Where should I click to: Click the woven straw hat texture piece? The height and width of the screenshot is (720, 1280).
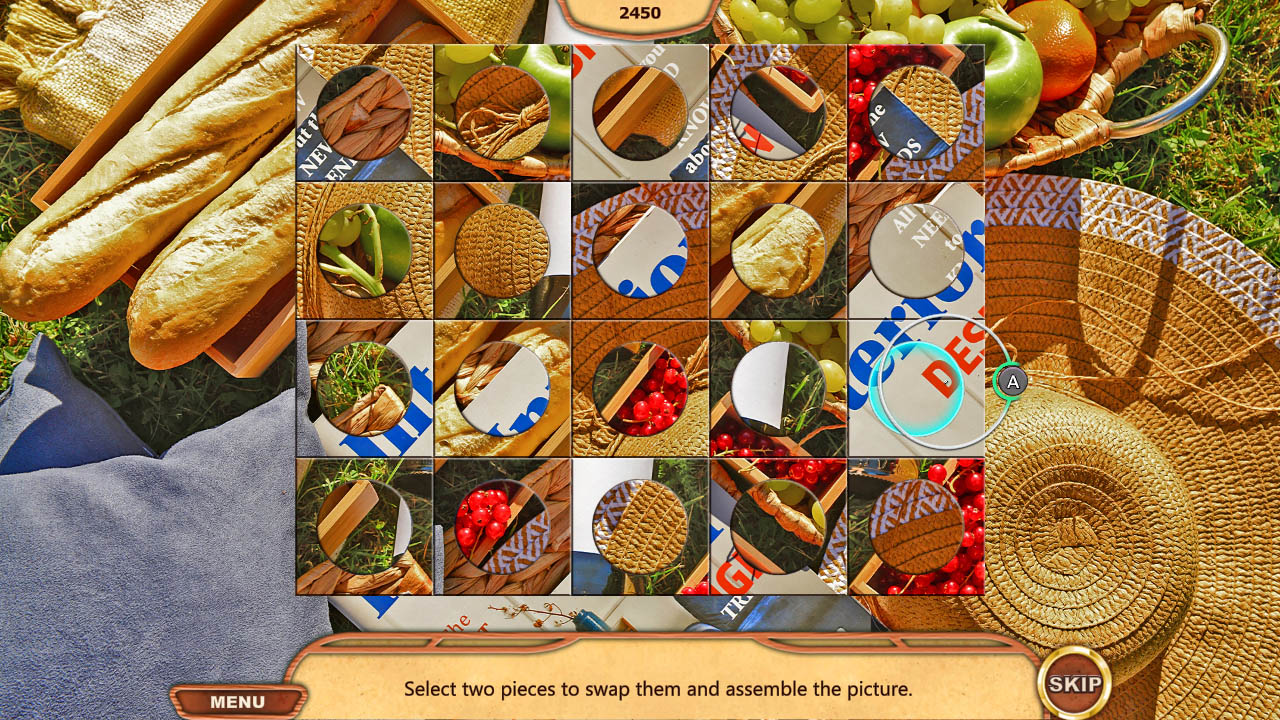click(502, 250)
